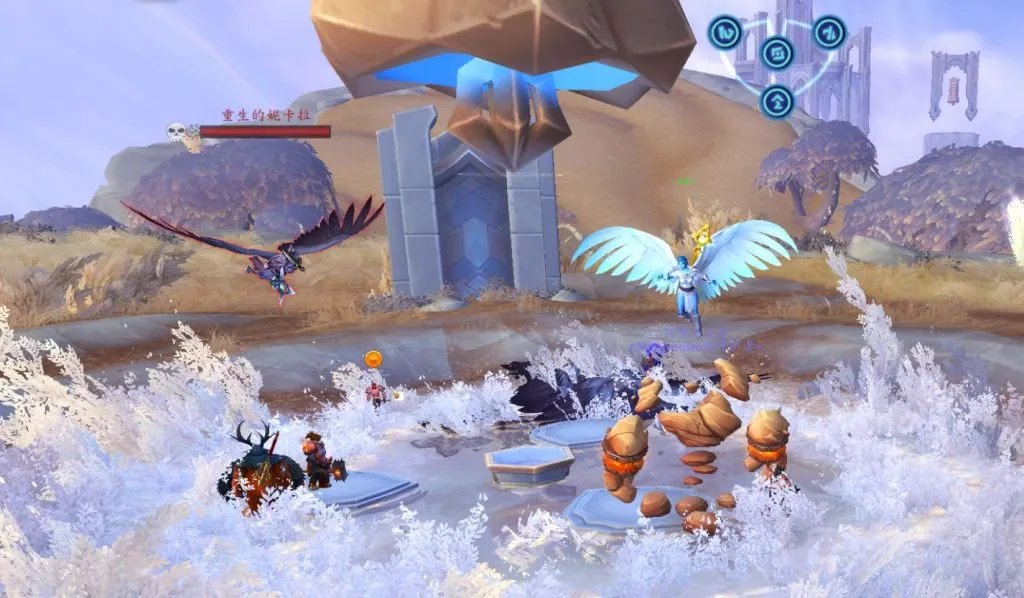Viewport: 1024px width, 598px height.
Task: Target the 重生的妮卡拉 enemy nameplate
Action: (x=264, y=131)
